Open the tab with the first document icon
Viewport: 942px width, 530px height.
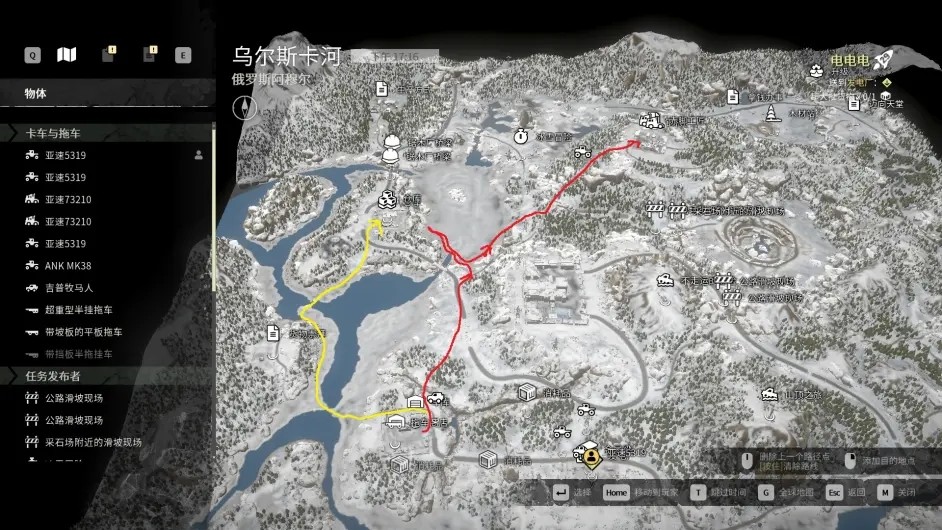[109, 55]
